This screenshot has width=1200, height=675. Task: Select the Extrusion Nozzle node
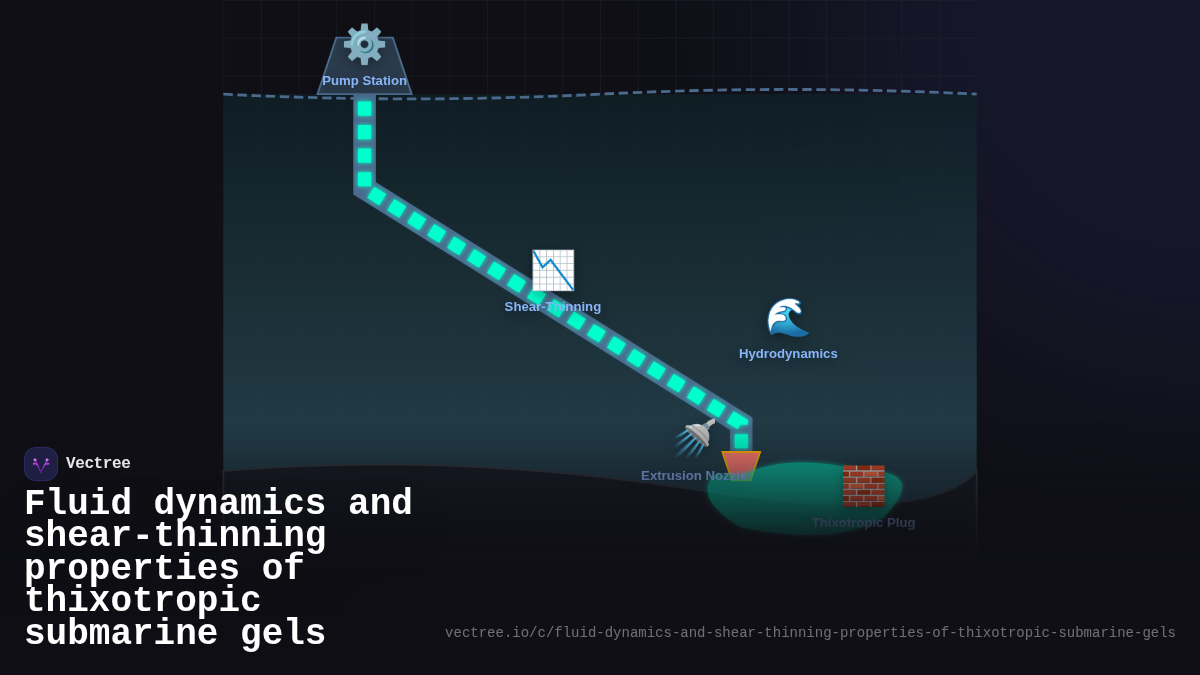(697, 439)
